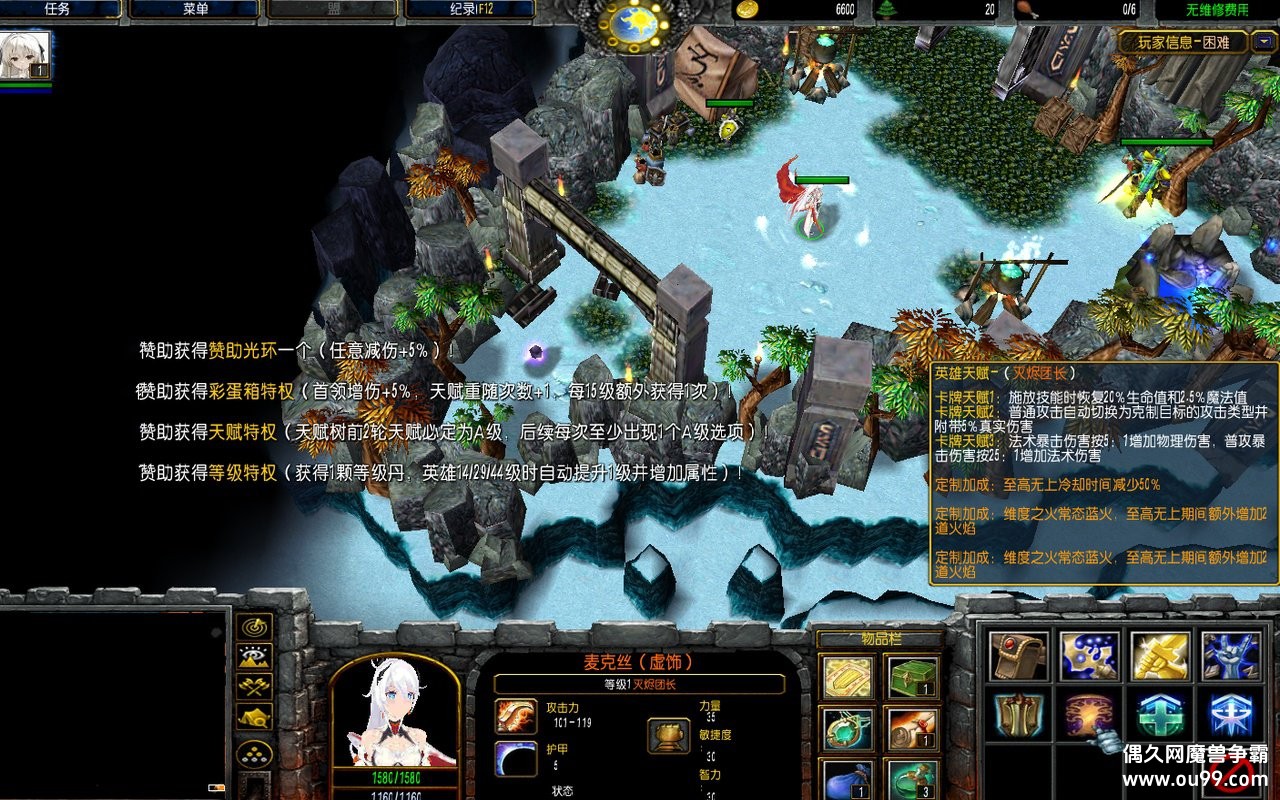Select the green cross shield ability

click(x=1160, y=715)
